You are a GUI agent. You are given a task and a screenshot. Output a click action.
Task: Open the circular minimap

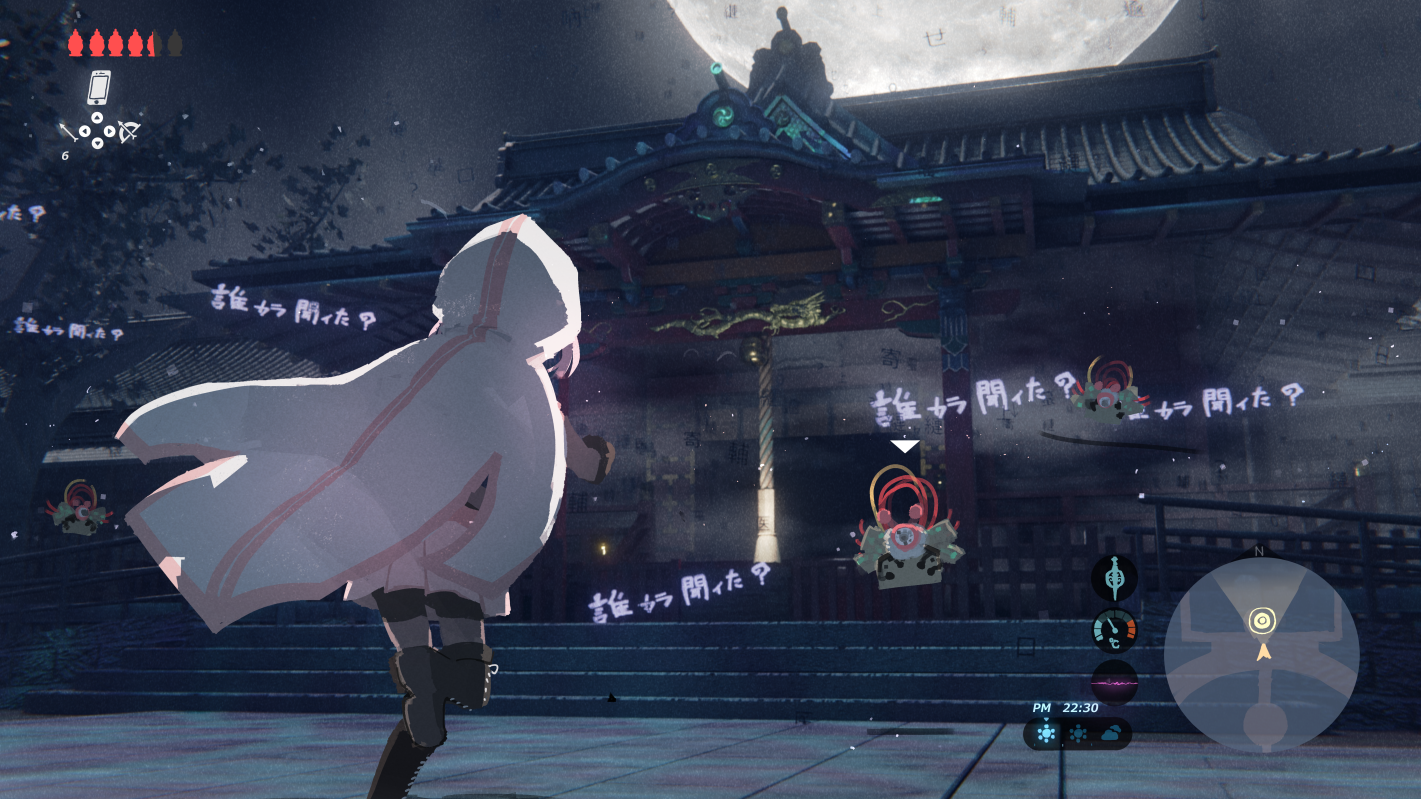pyautogui.click(x=1261, y=655)
